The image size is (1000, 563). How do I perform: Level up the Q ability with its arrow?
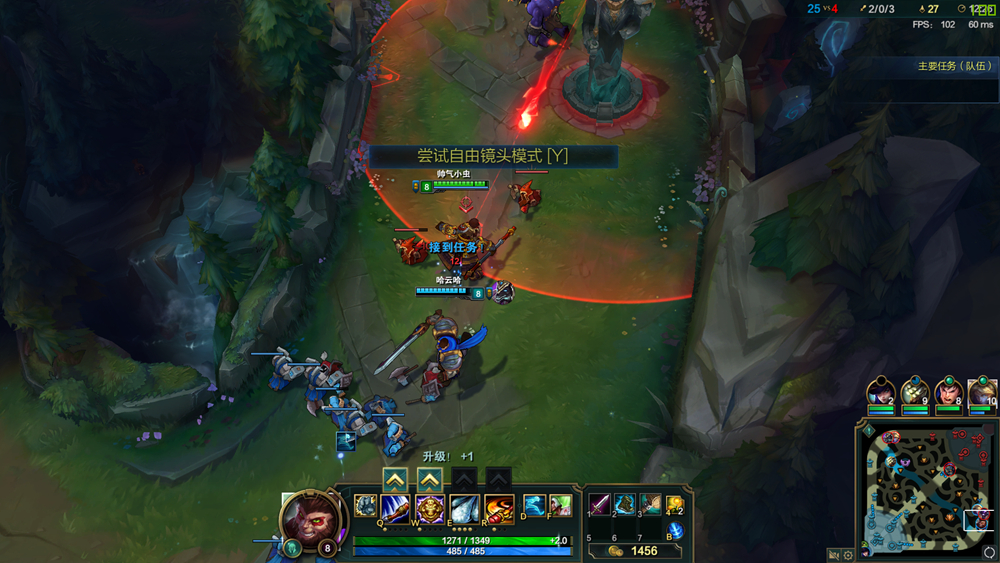point(395,480)
